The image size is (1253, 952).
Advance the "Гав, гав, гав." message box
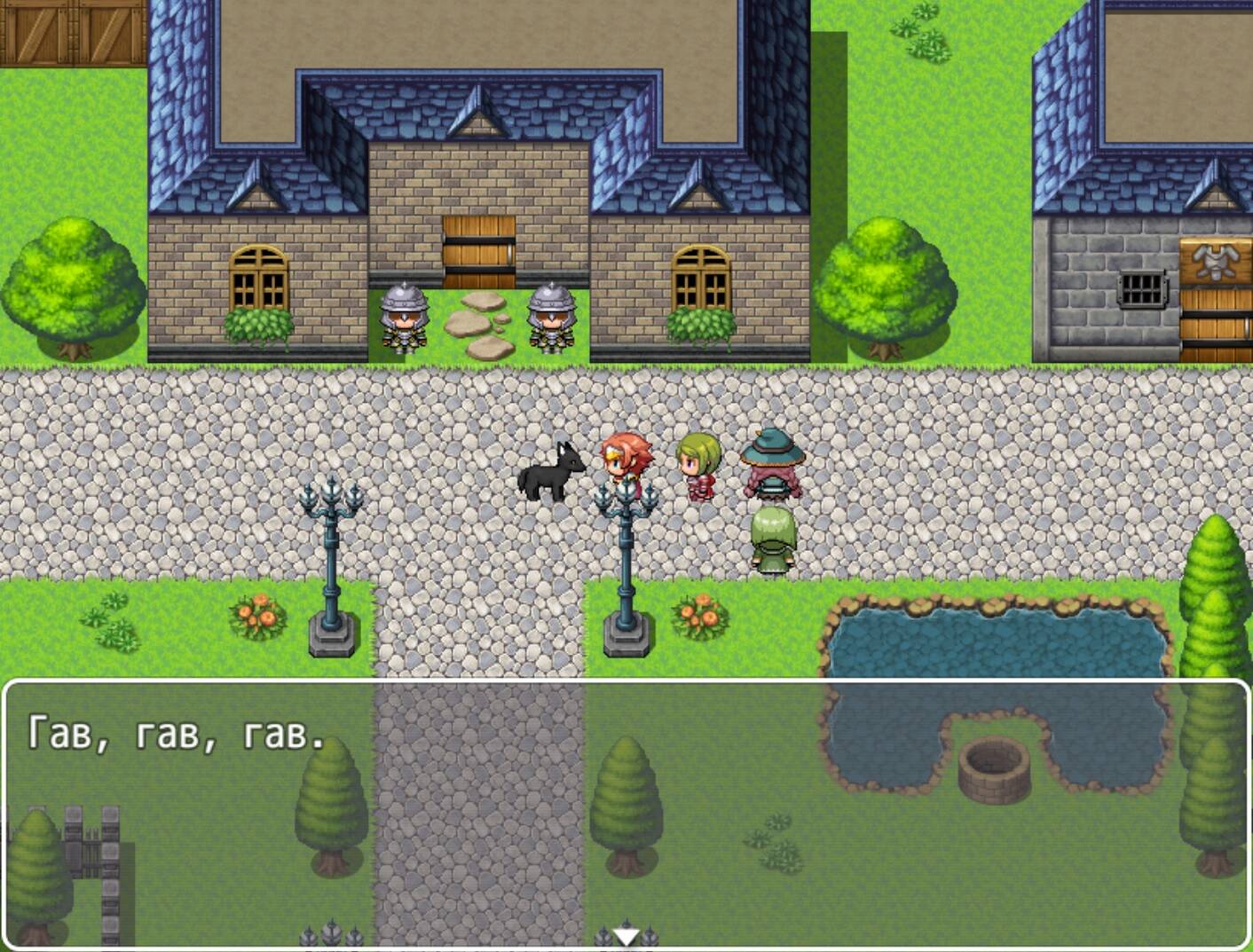tap(626, 813)
